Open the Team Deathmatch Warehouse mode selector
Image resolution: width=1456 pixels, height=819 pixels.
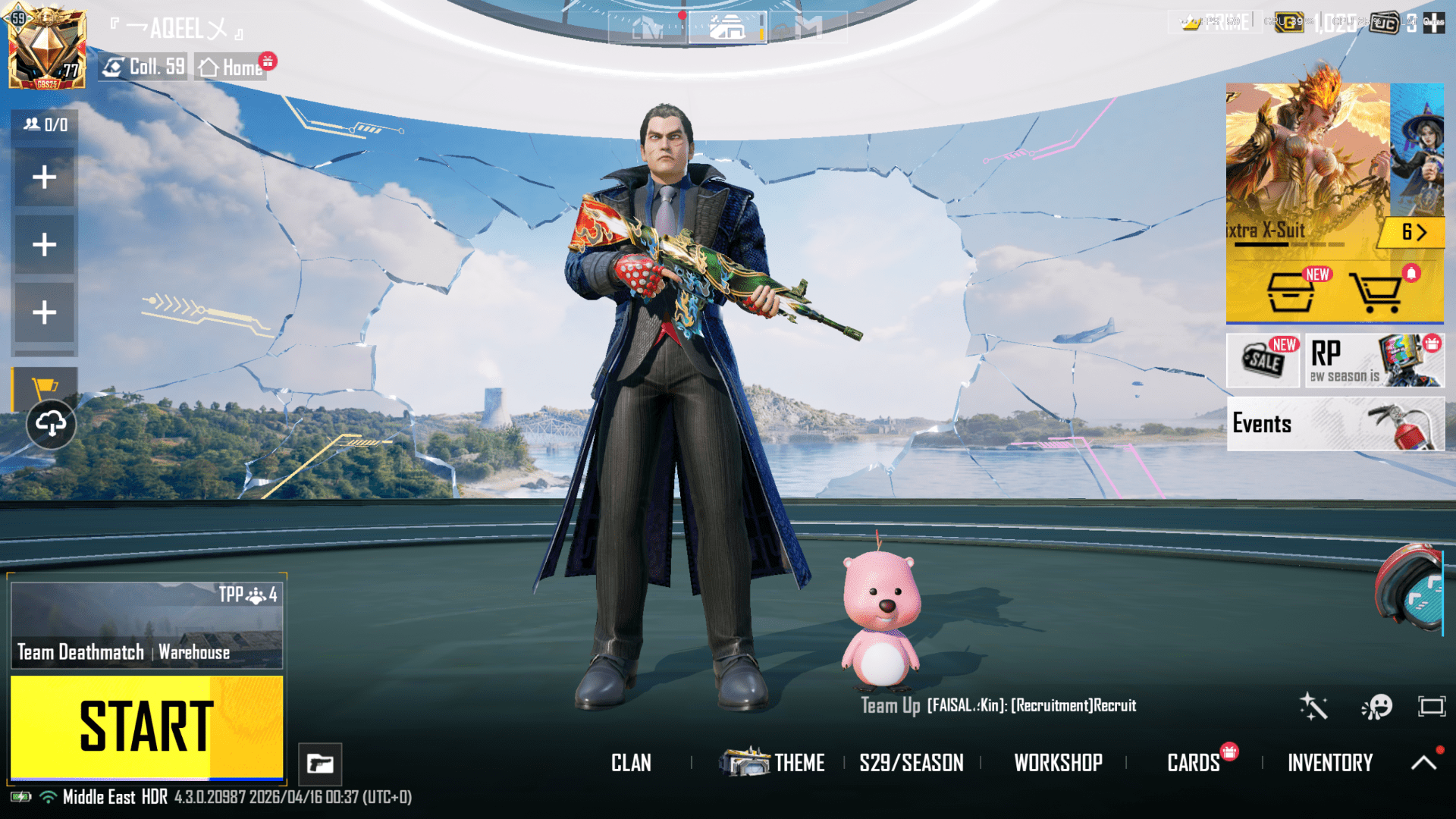[x=146, y=626]
